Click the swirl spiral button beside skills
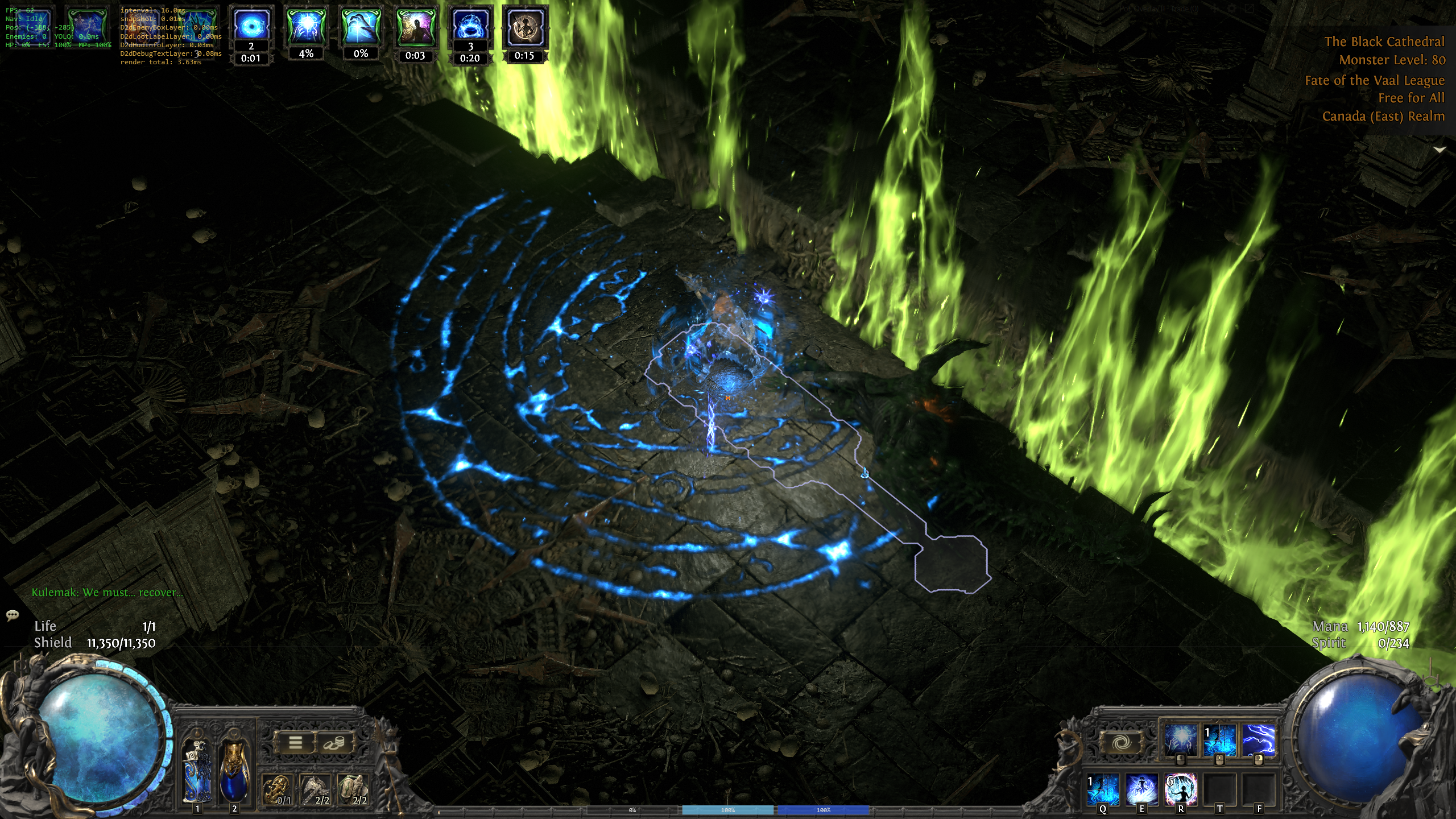Screen dimensions: 1456x819 click(1122, 743)
